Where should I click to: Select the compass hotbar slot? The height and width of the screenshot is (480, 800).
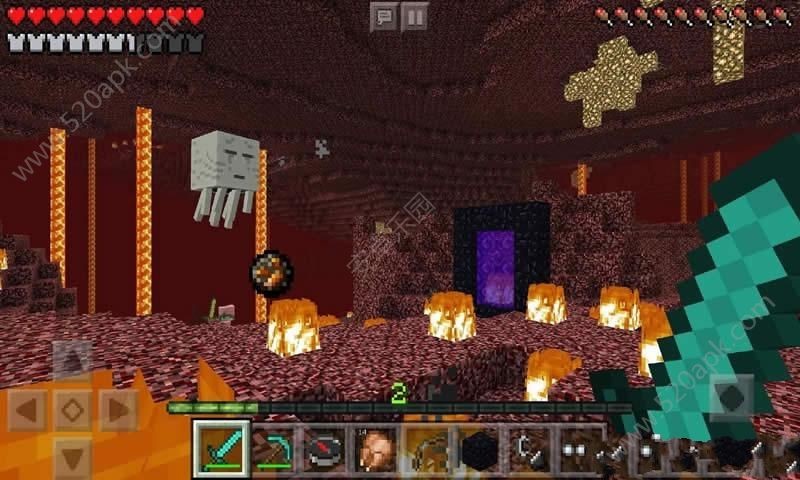pyautogui.click(x=323, y=446)
